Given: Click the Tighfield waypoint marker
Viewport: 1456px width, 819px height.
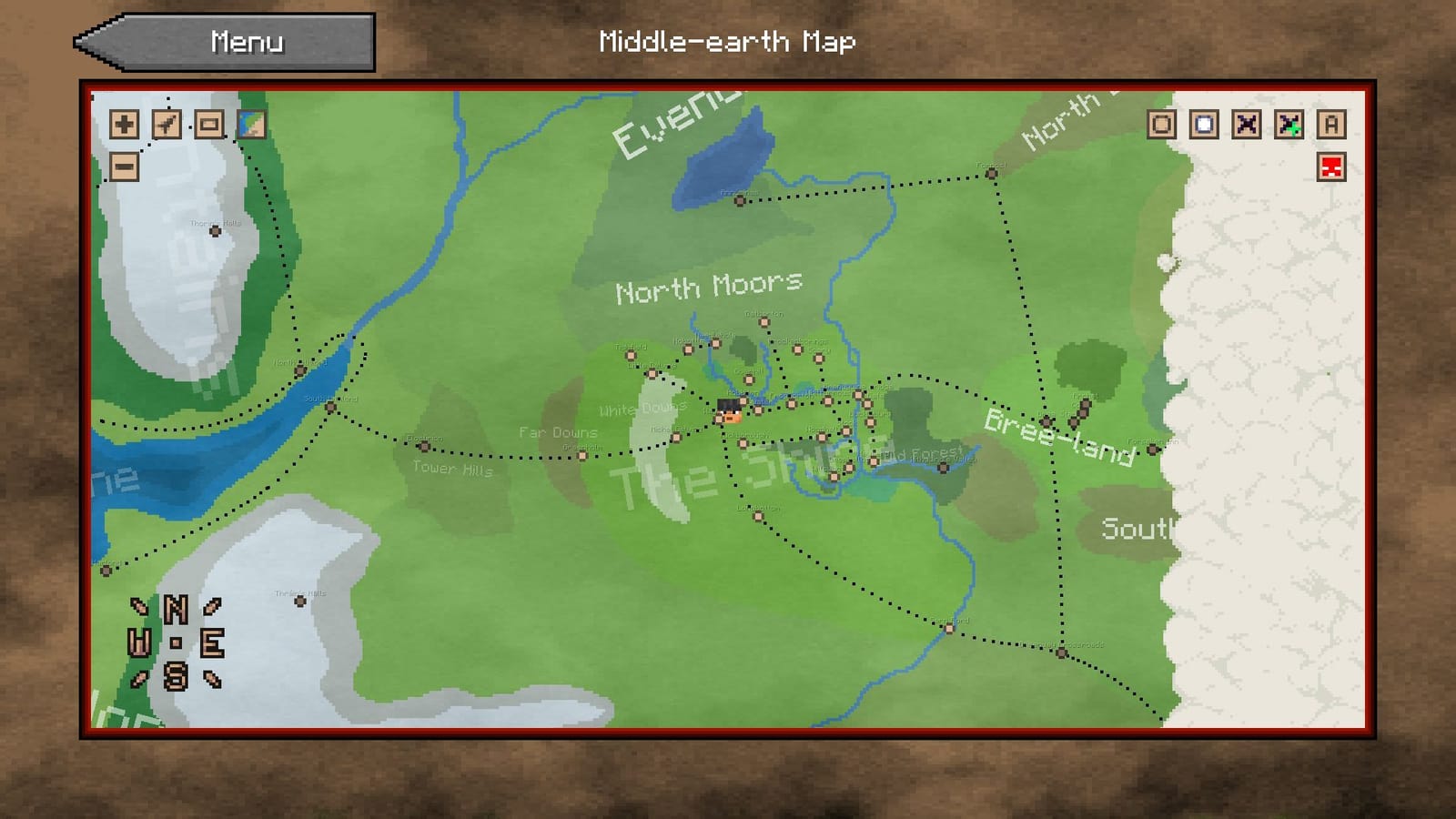Looking at the screenshot, I should click(631, 356).
